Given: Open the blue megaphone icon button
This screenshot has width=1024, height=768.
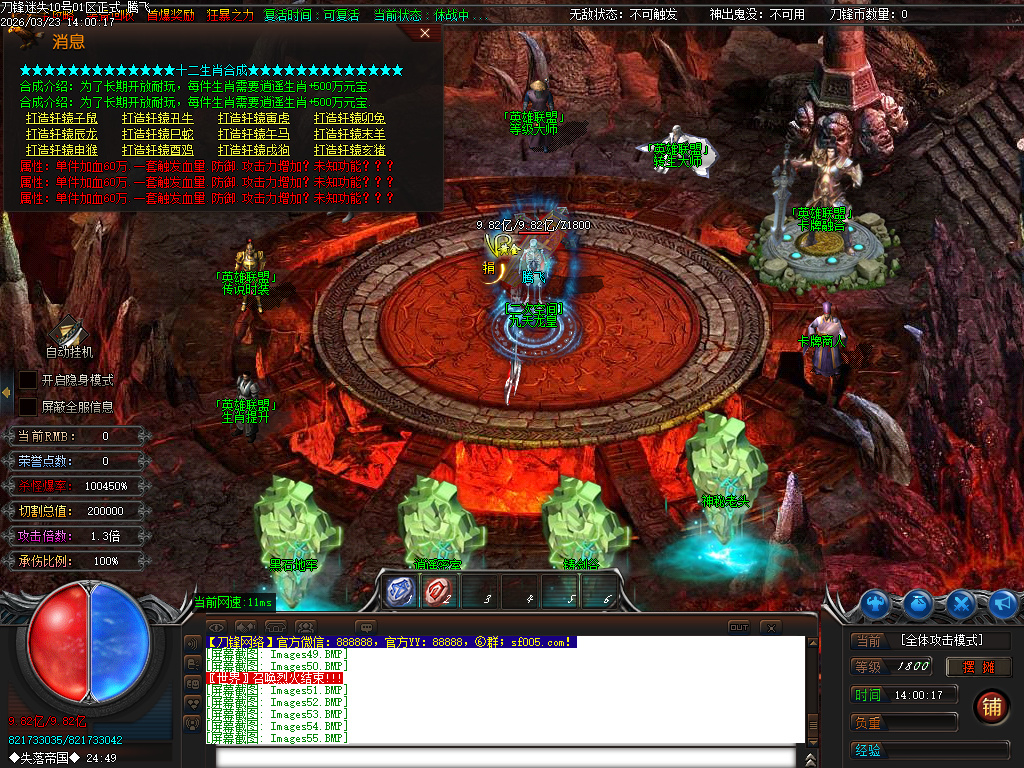Looking at the screenshot, I should (1002, 603).
